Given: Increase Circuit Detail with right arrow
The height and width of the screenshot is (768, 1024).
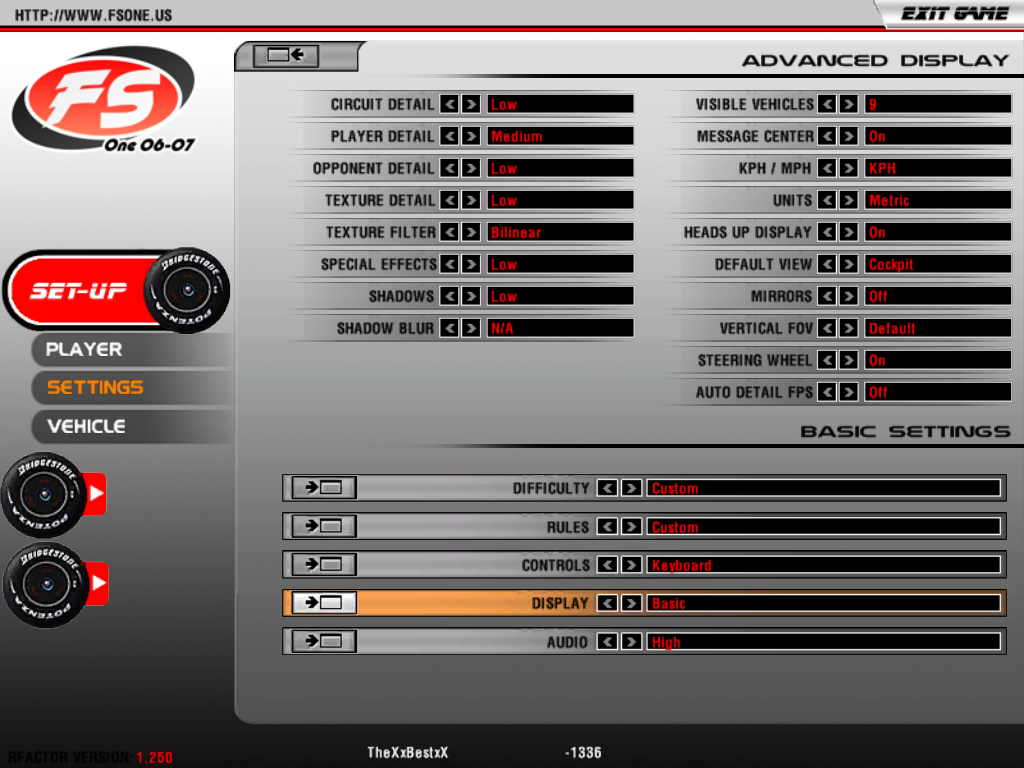Looking at the screenshot, I should [471, 104].
